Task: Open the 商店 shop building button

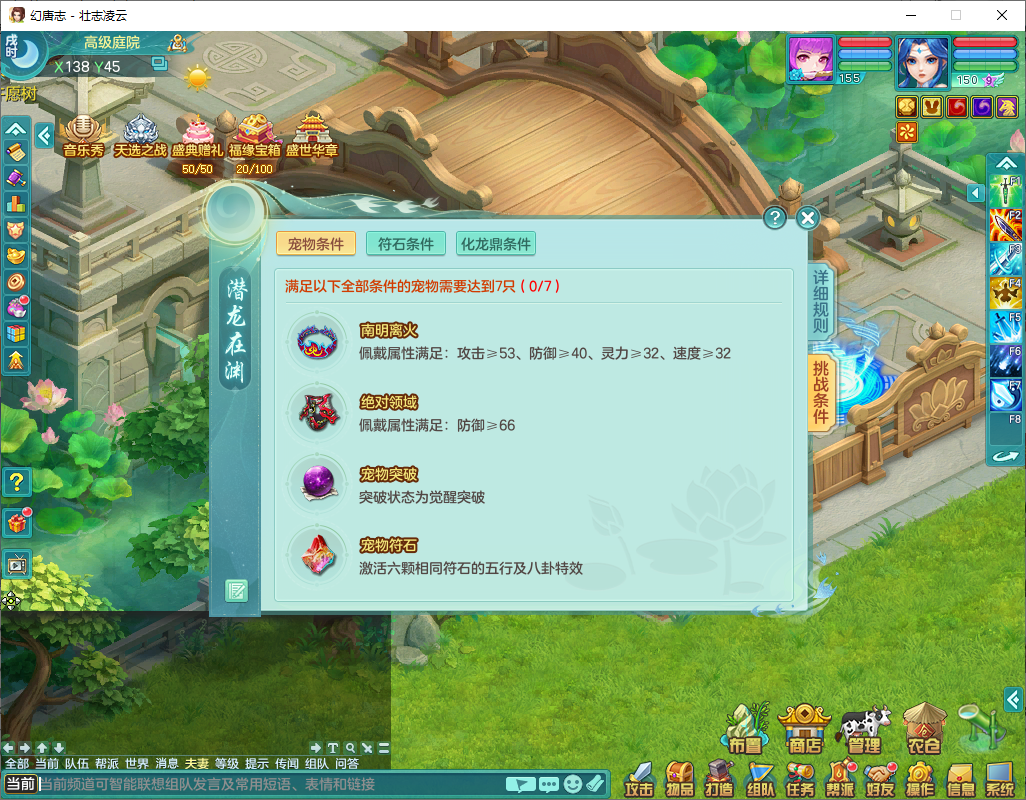Action: point(804,727)
